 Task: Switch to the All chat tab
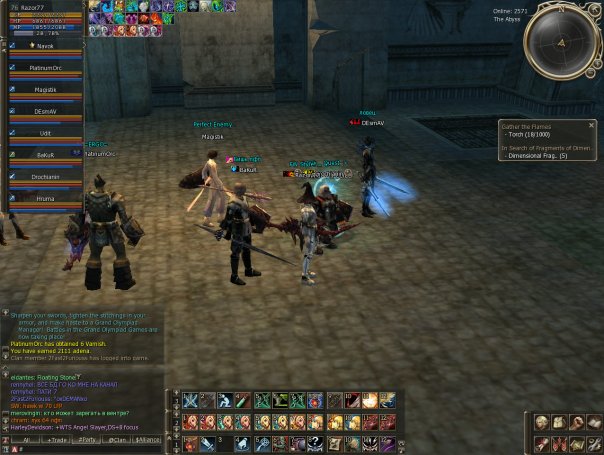click(x=26, y=439)
